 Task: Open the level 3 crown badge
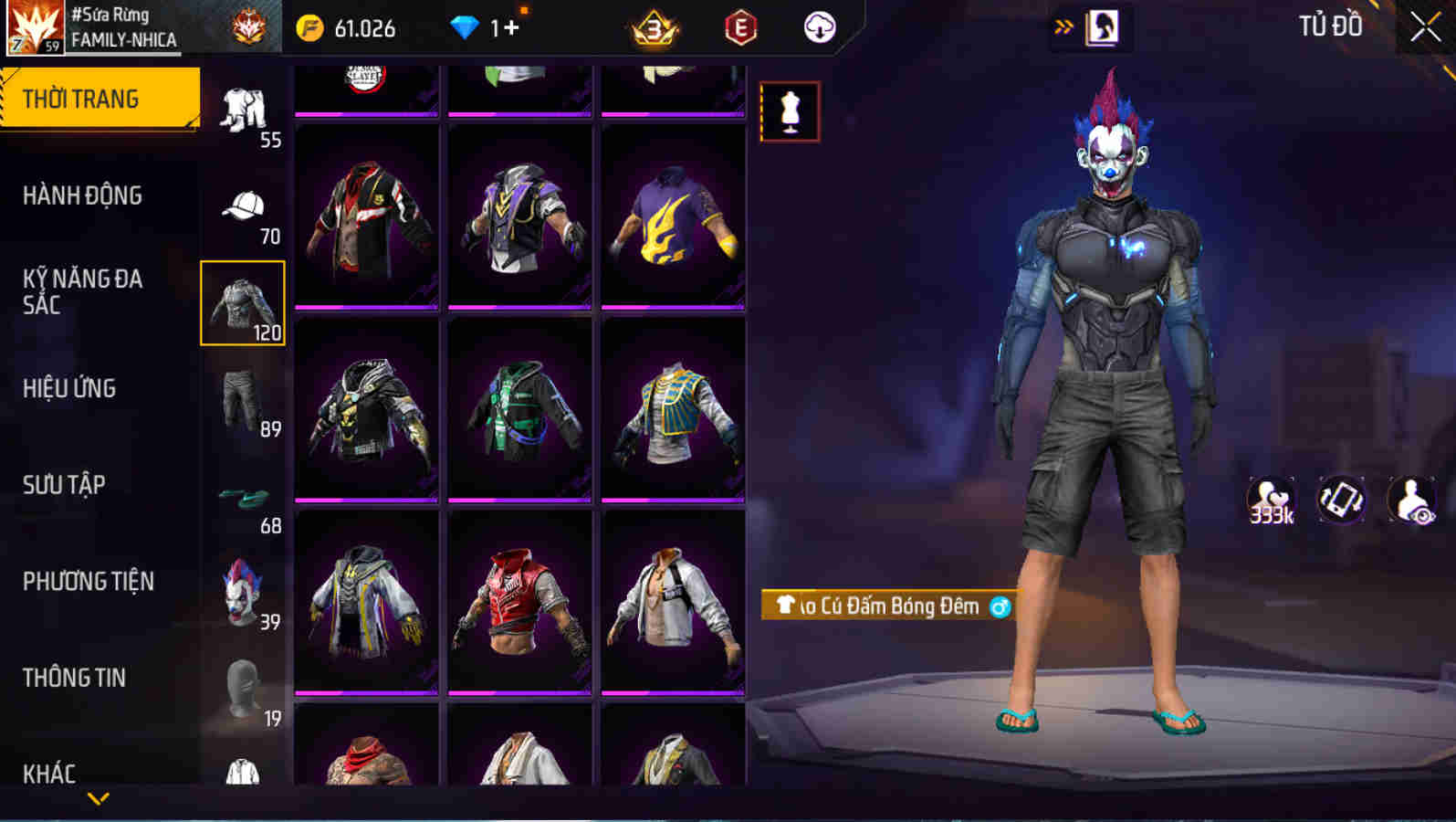[x=652, y=27]
